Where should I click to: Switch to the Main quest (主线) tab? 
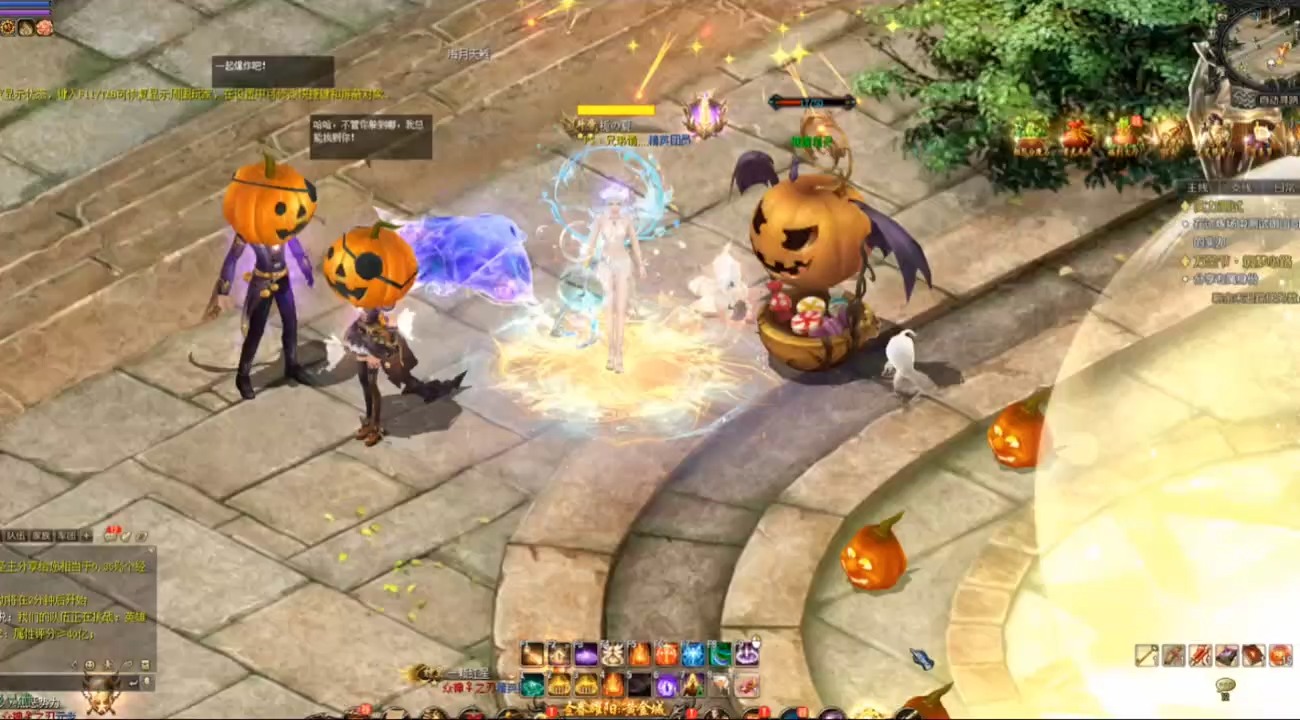point(1199,186)
